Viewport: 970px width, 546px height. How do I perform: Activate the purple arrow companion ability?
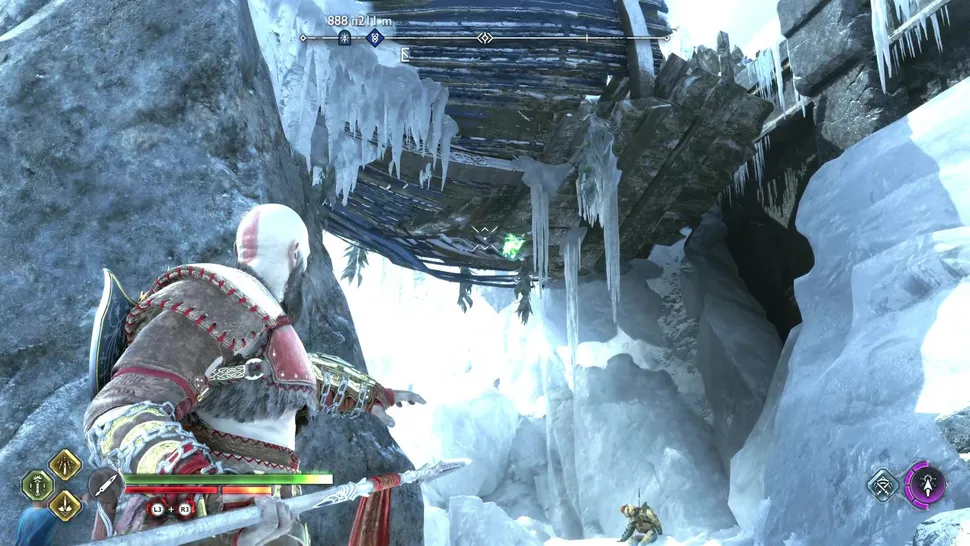(924, 485)
